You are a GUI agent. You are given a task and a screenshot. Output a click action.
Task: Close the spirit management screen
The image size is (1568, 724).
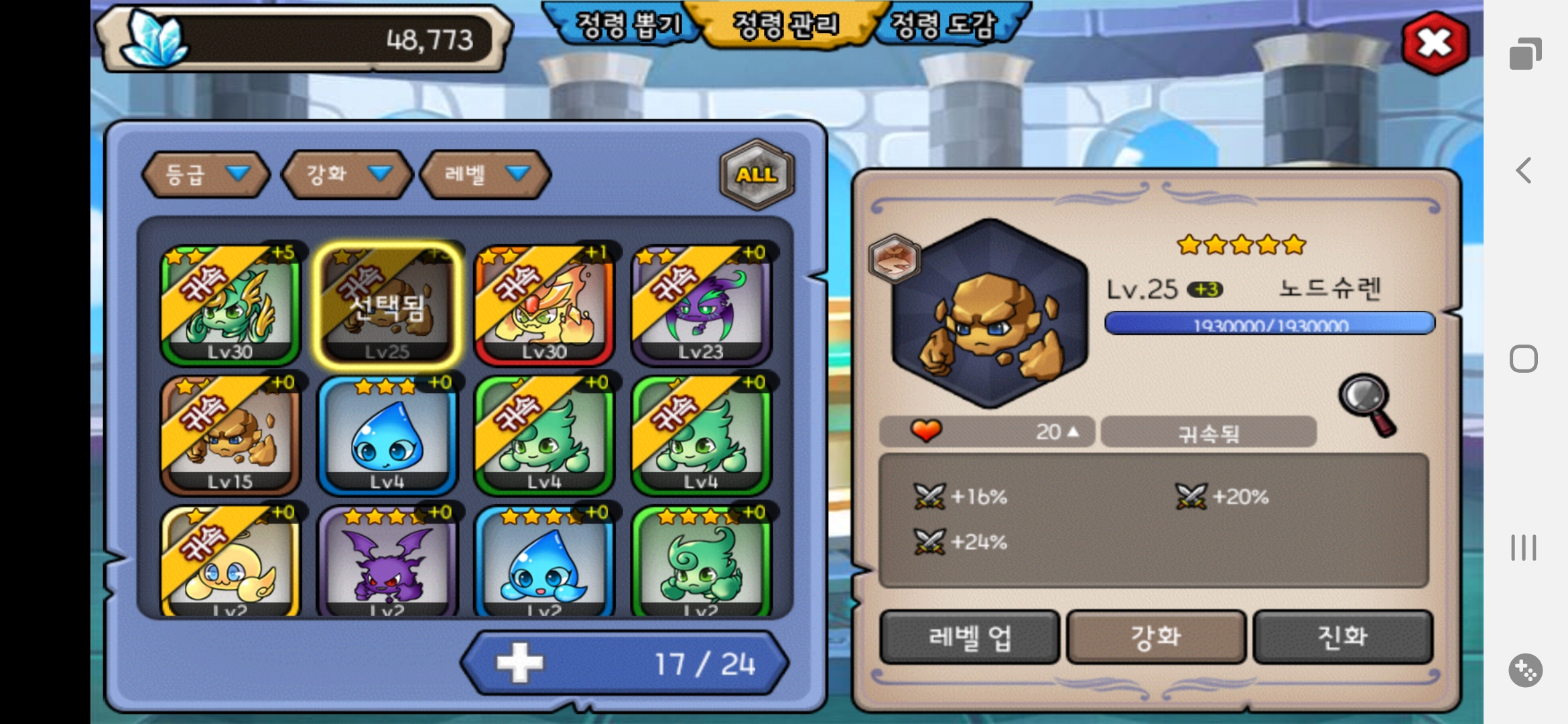pyautogui.click(x=1435, y=43)
